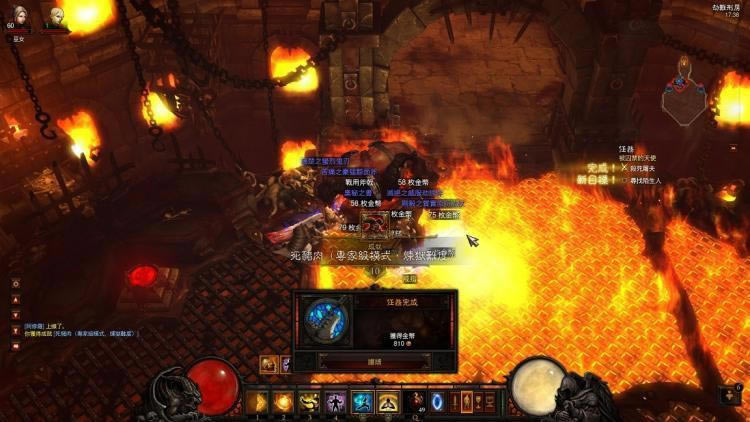This screenshot has height=422, width=750.
Task: Pick up the 58 枚金幣 gold label
Action: [x=414, y=183]
